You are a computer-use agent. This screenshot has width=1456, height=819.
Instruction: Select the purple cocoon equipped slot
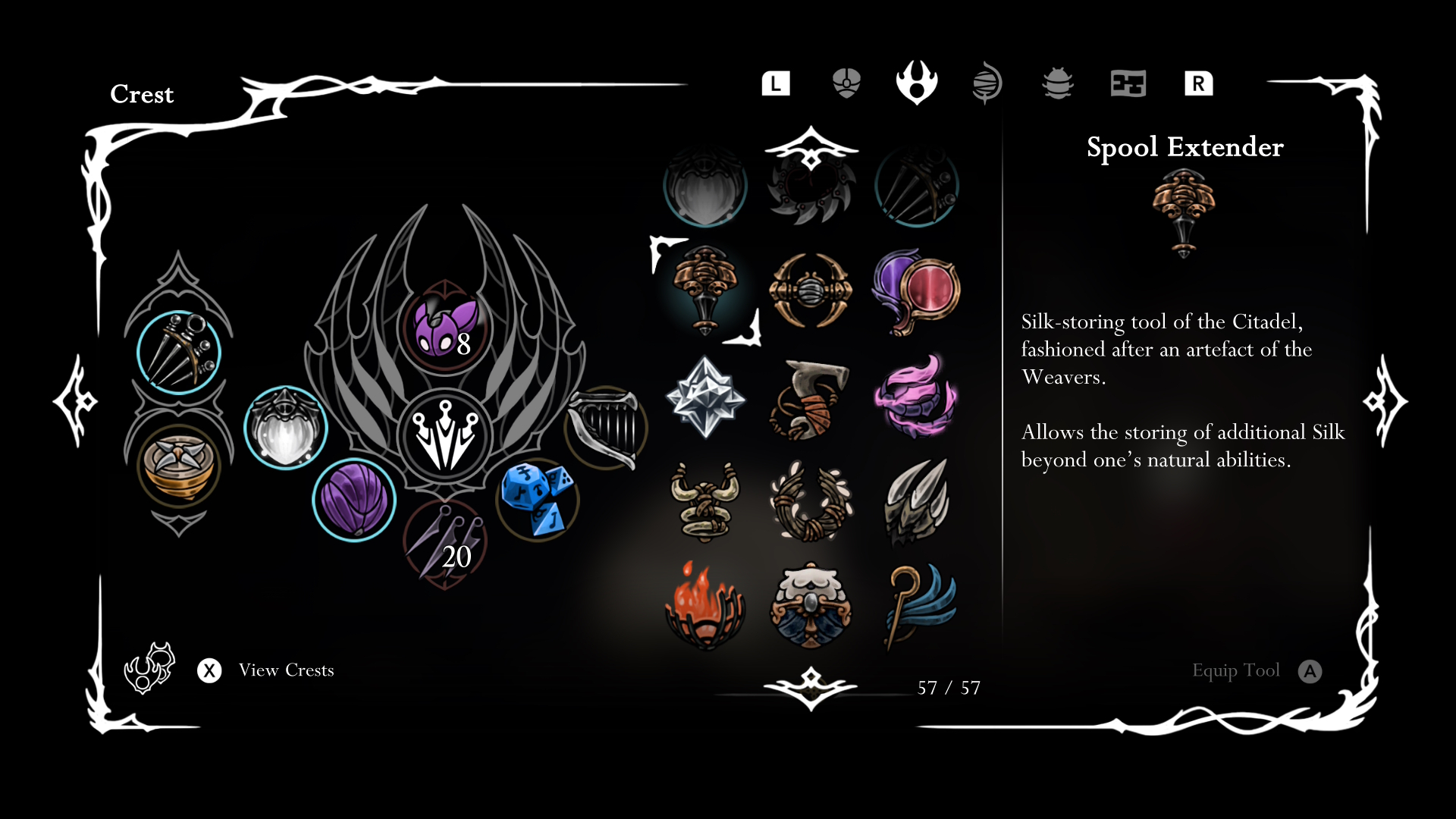(354, 500)
